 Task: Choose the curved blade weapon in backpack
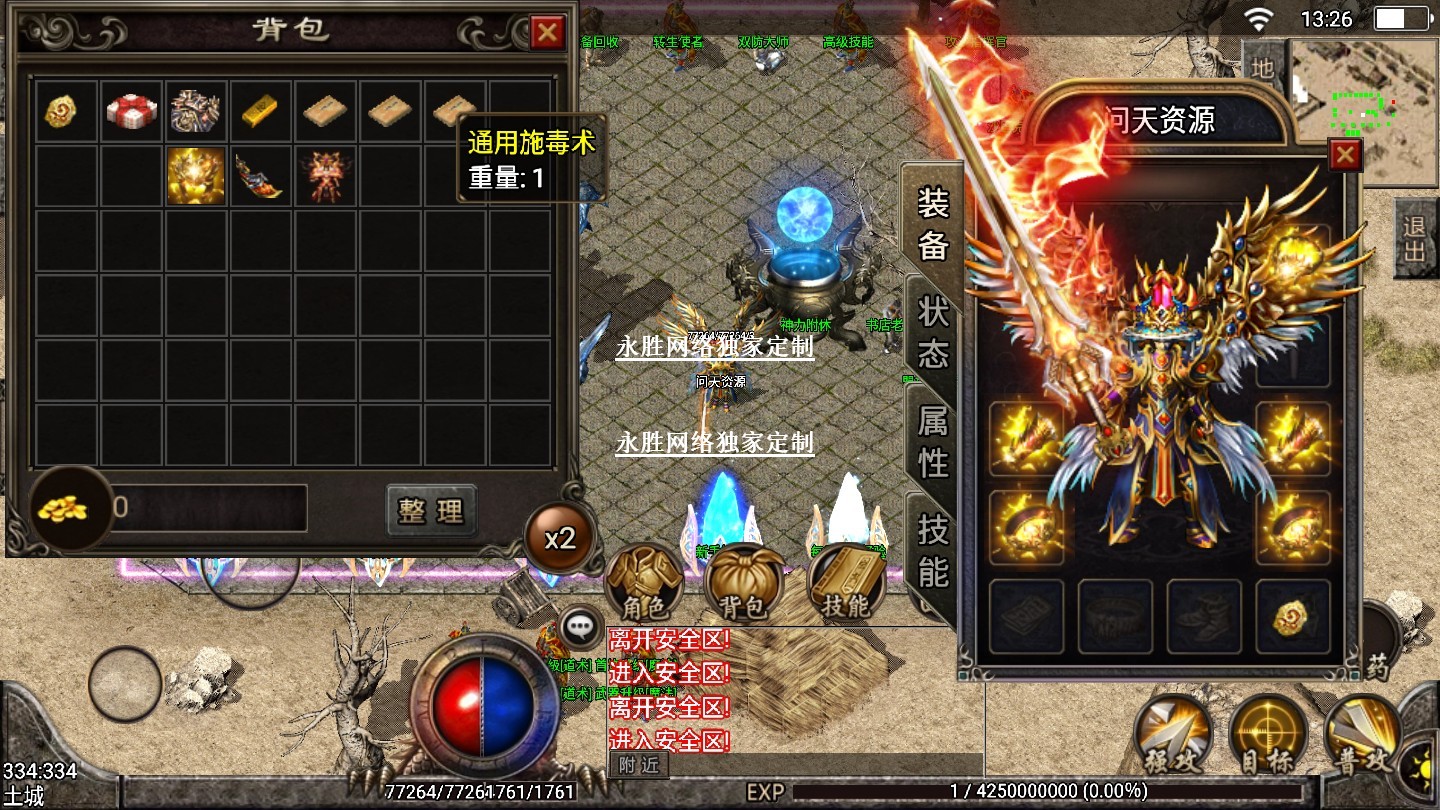point(260,176)
